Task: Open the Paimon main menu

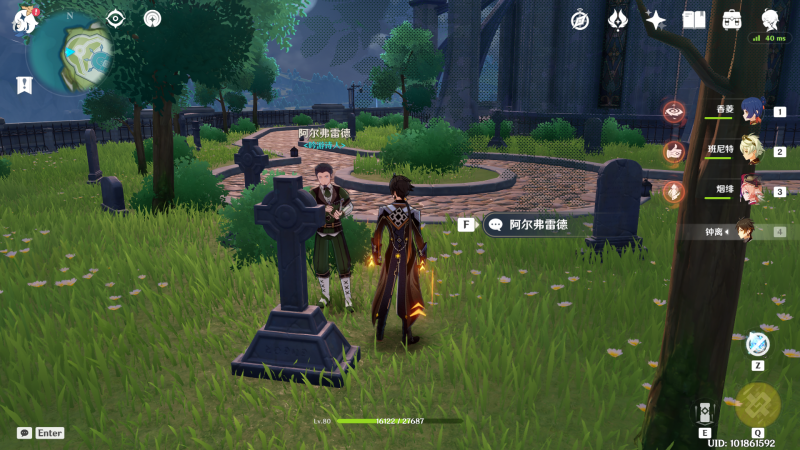Action: [x=24, y=21]
